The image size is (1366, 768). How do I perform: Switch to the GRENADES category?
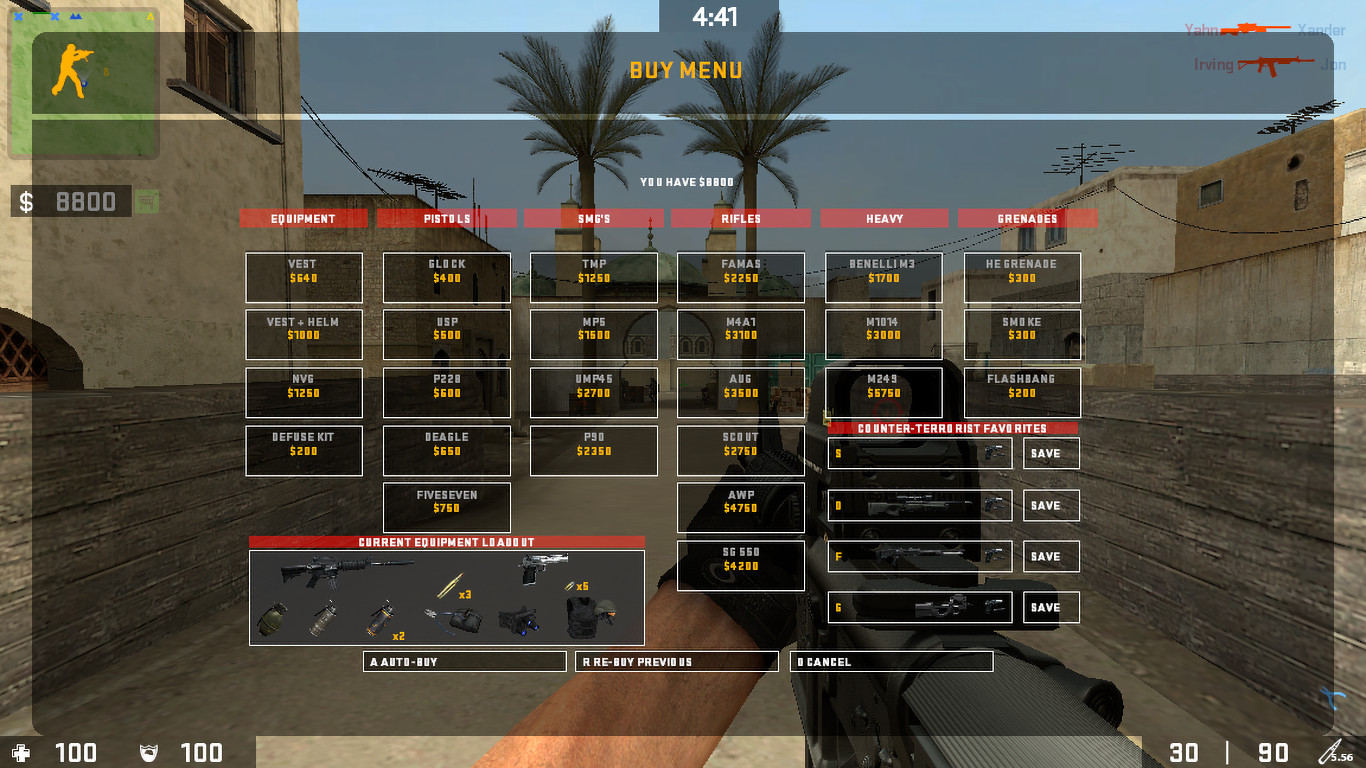(x=1027, y=218)
